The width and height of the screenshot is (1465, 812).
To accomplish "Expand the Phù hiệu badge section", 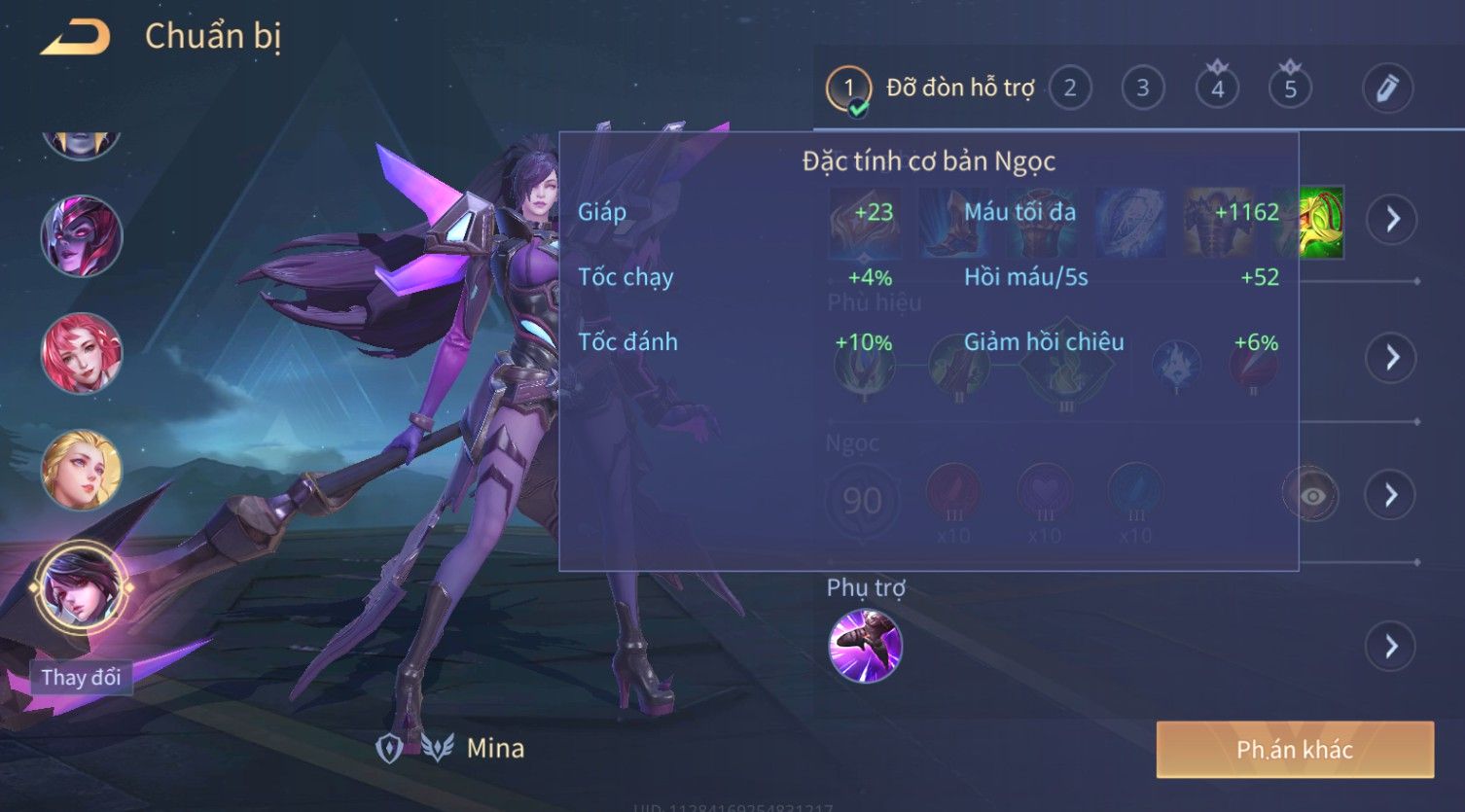I will [1392, 358].
